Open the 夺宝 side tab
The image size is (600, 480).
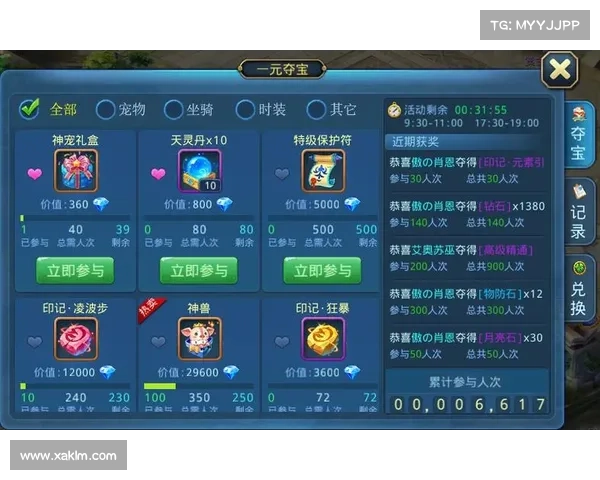coord(578,138)
